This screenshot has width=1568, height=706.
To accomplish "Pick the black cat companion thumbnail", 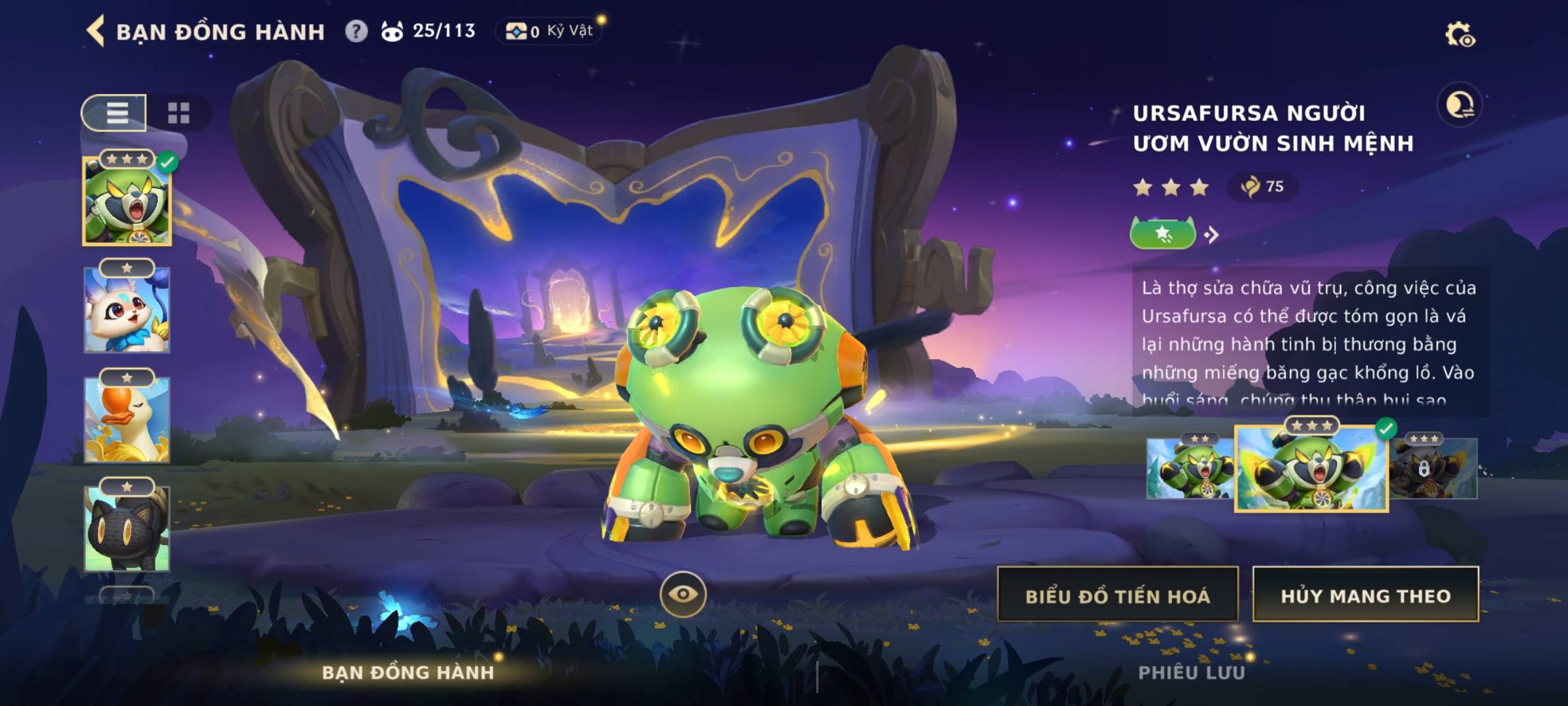I will coord(127,528).
